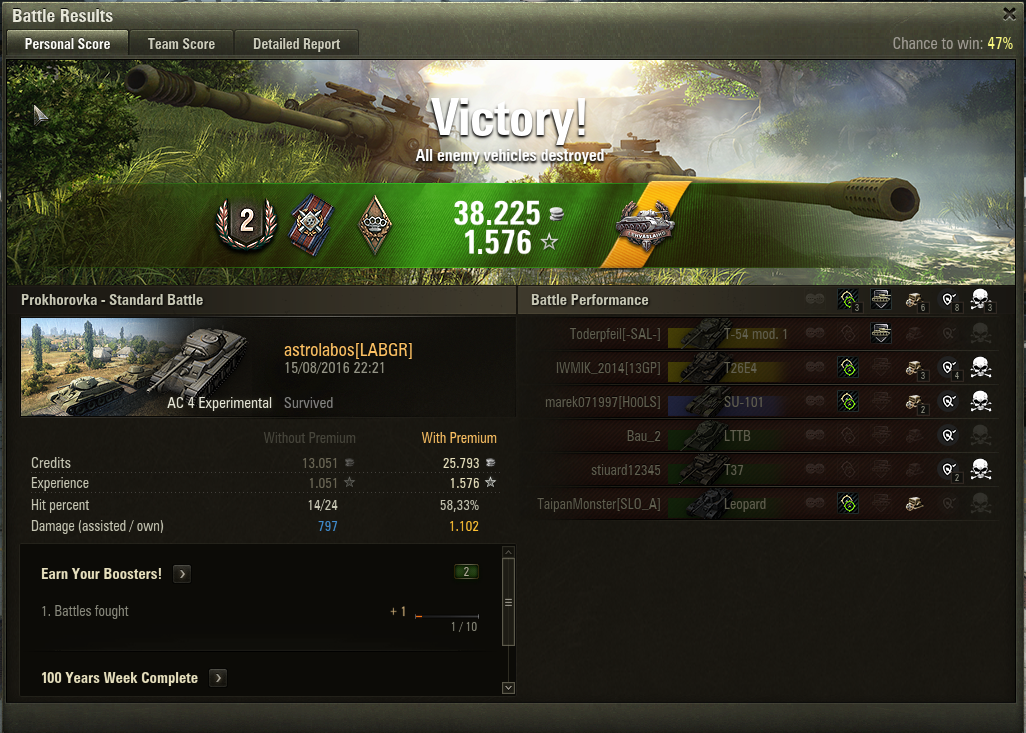Image resolution: width=1026 pixels, height=733 pixels.
Task: Expand the Earn Your Boosters mission arrow
Action: coord(182,574)
